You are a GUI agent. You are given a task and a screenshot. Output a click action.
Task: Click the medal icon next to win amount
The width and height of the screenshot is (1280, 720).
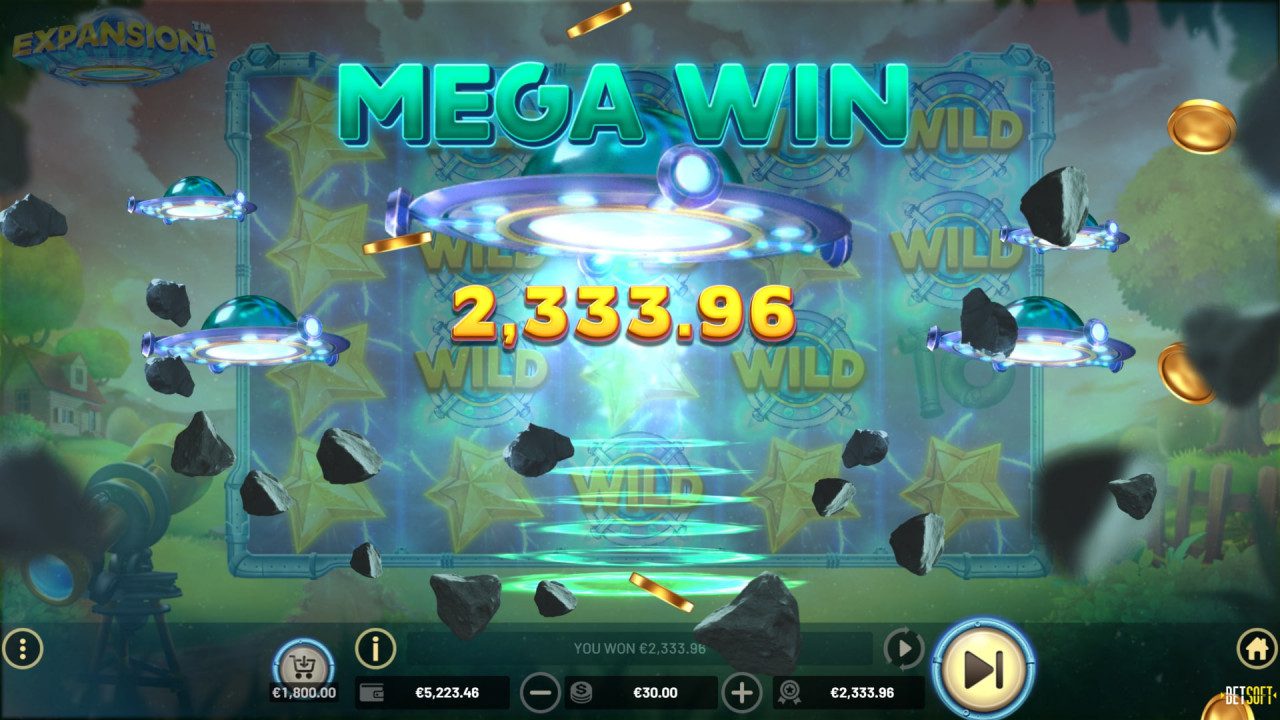[x=791, y=690]
